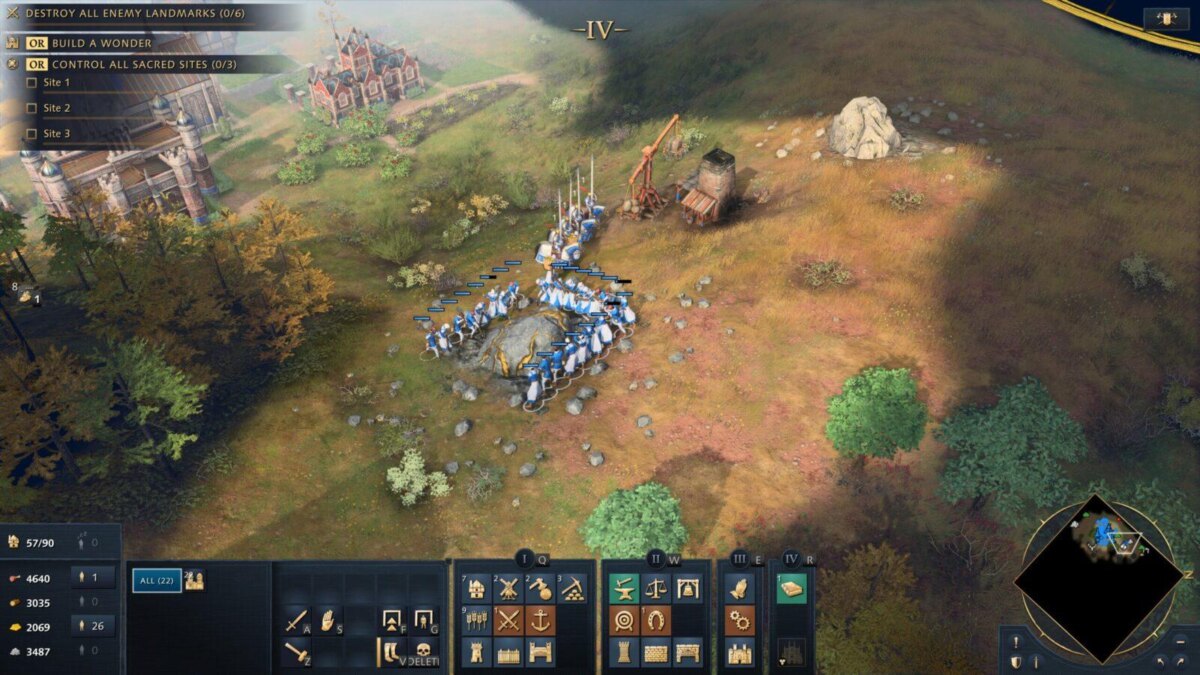
Task: Select the market scales icon
Action: click(656, 588)
